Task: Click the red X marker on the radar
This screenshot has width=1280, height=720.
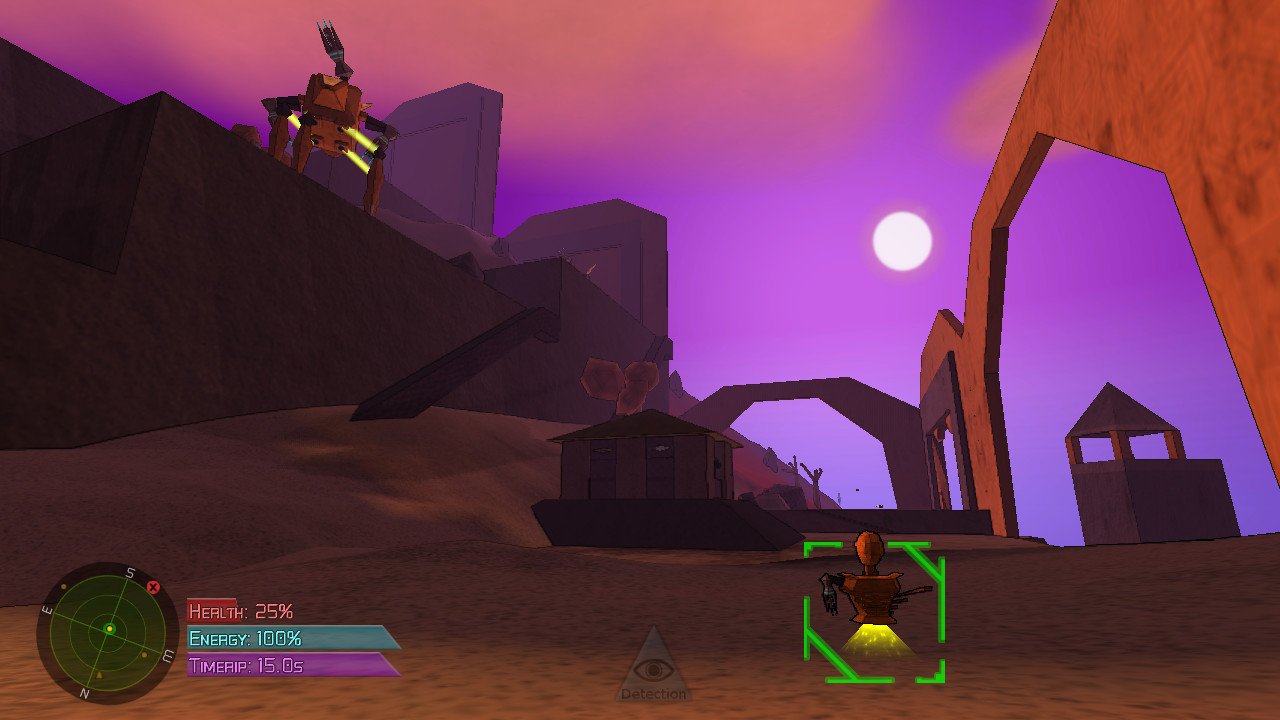Action: tap(153, 587)
